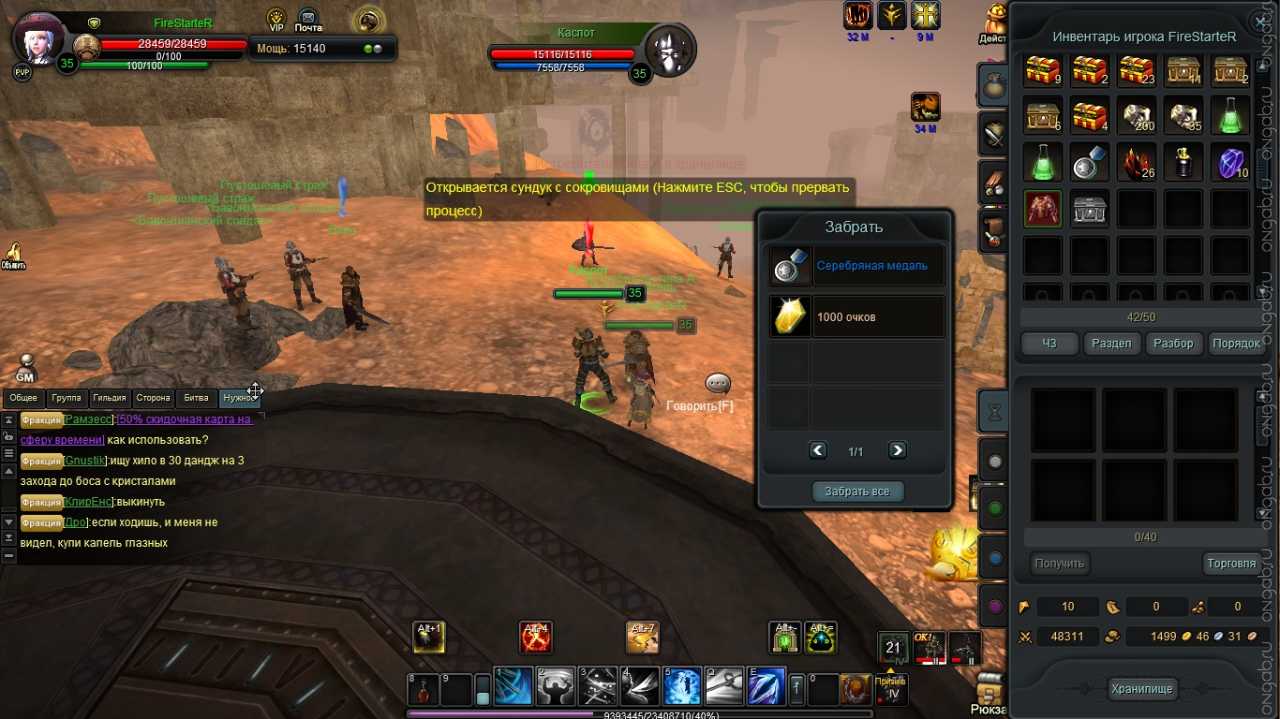Click the "Раздел" inventory button
Viewport: 1280px width, 719px height.
pyautogui.click(x=1111, y=343)
